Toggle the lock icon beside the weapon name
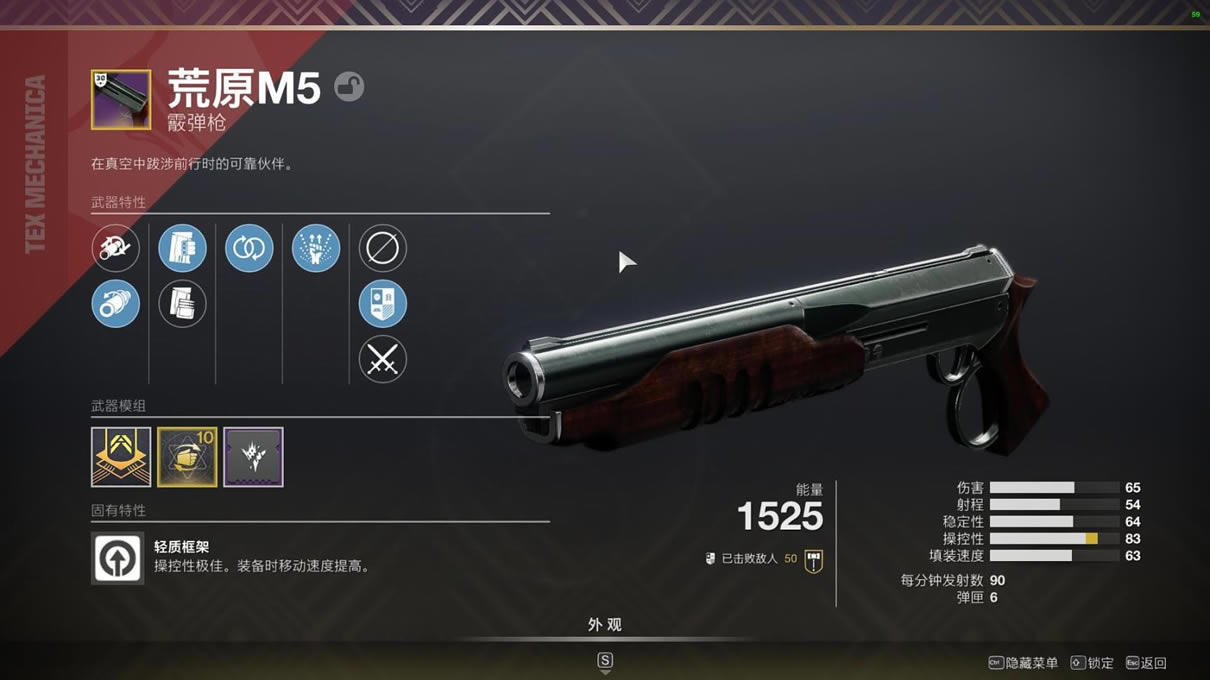The image size is (1210, 680). tap(349, 87)
